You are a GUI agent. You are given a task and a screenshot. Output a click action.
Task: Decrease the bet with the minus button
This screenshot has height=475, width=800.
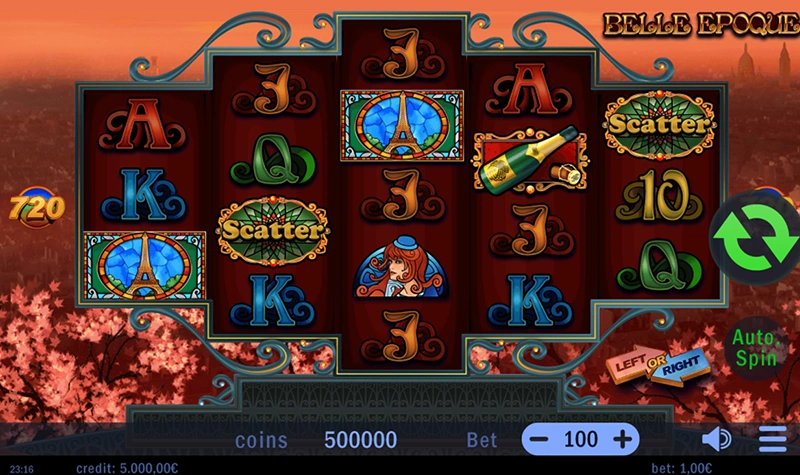[540, 439]
